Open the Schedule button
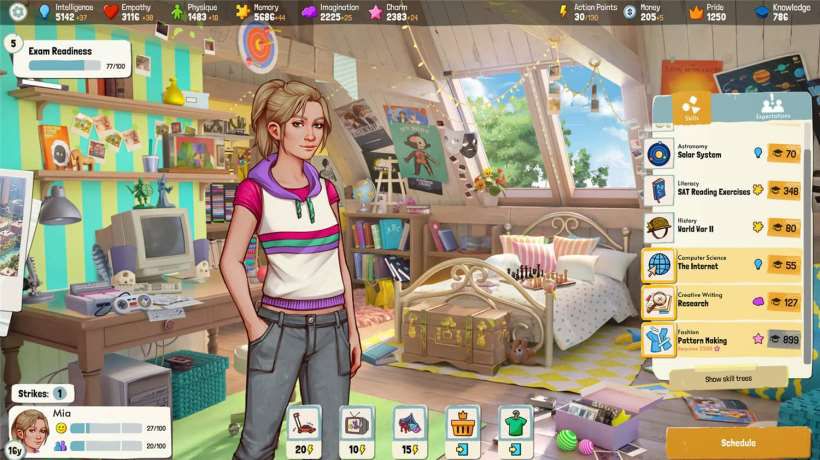This screenshot has height=460, width=820. 738,442
